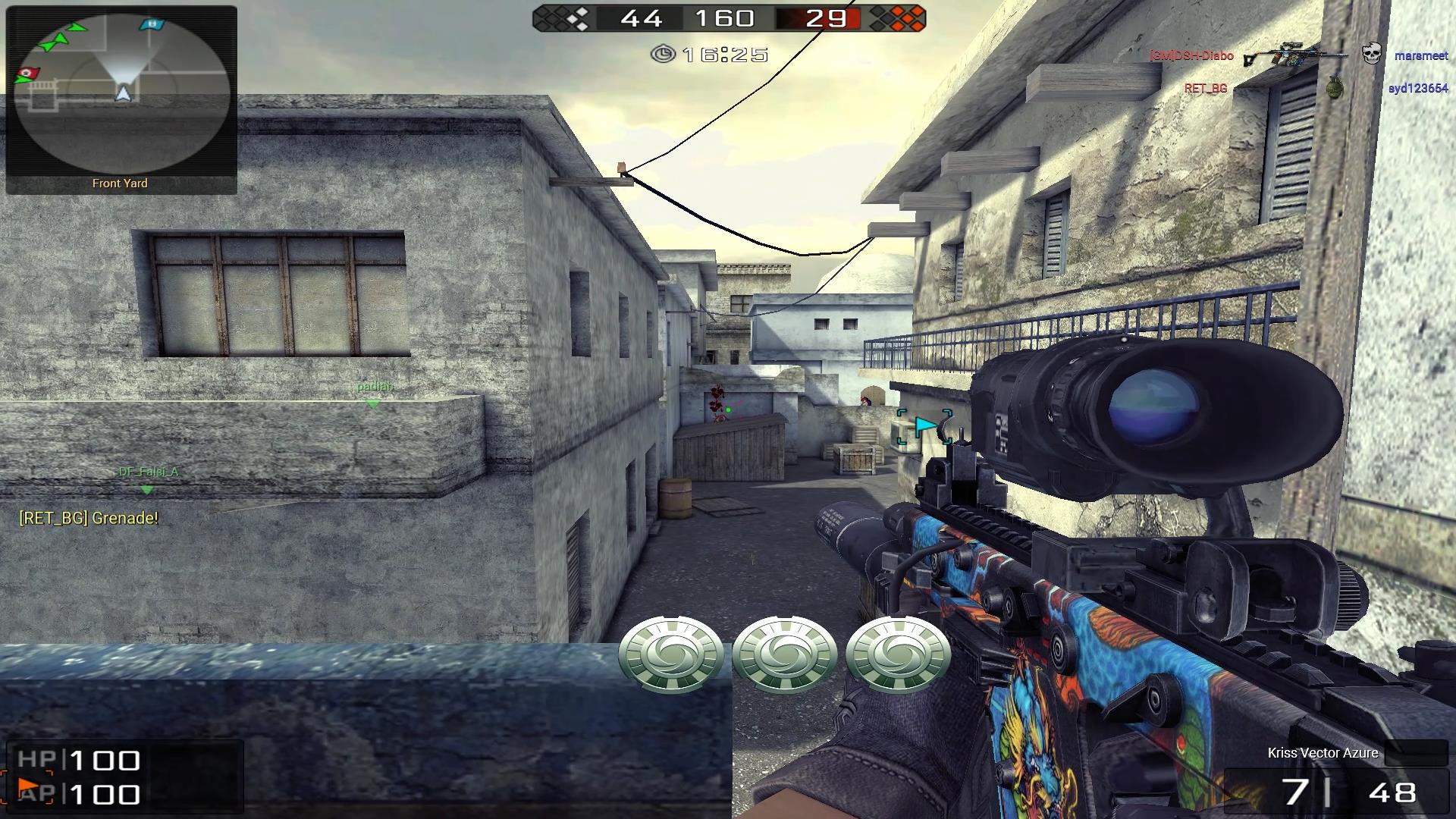Select the red flag marker on the minimap
This screenshot has width=1456, height=819.
(27, 73)
